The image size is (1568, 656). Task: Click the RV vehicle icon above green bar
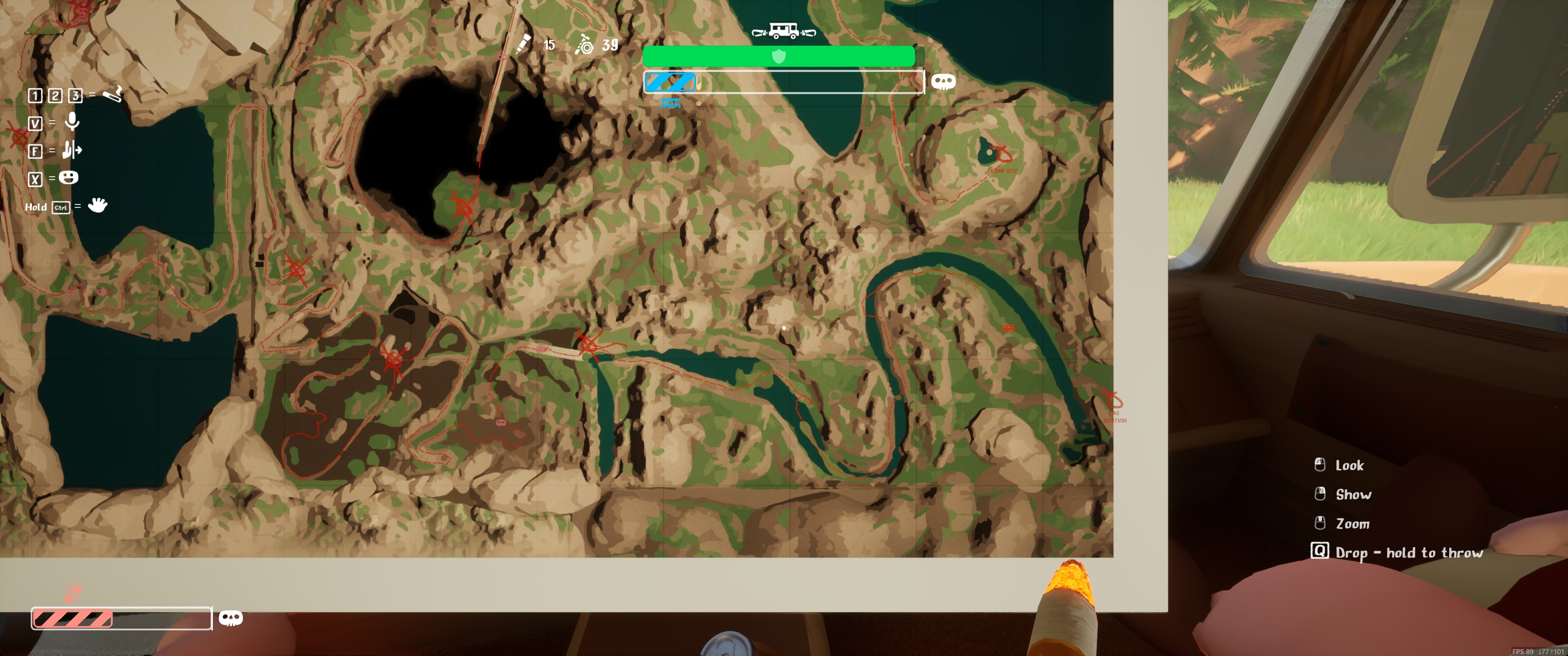[784, 31]
